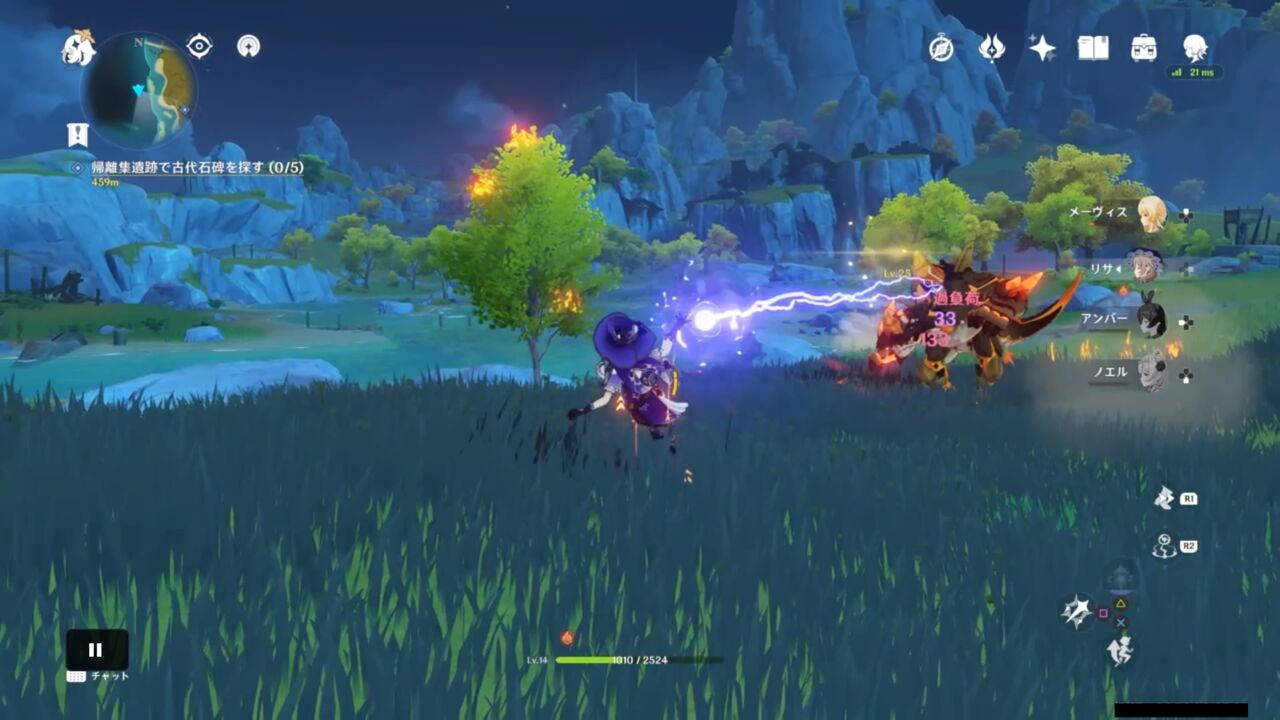Viewport: 1280px width, 720px height.
Task: Open the Wish star icon
Action: (1042, 50)
